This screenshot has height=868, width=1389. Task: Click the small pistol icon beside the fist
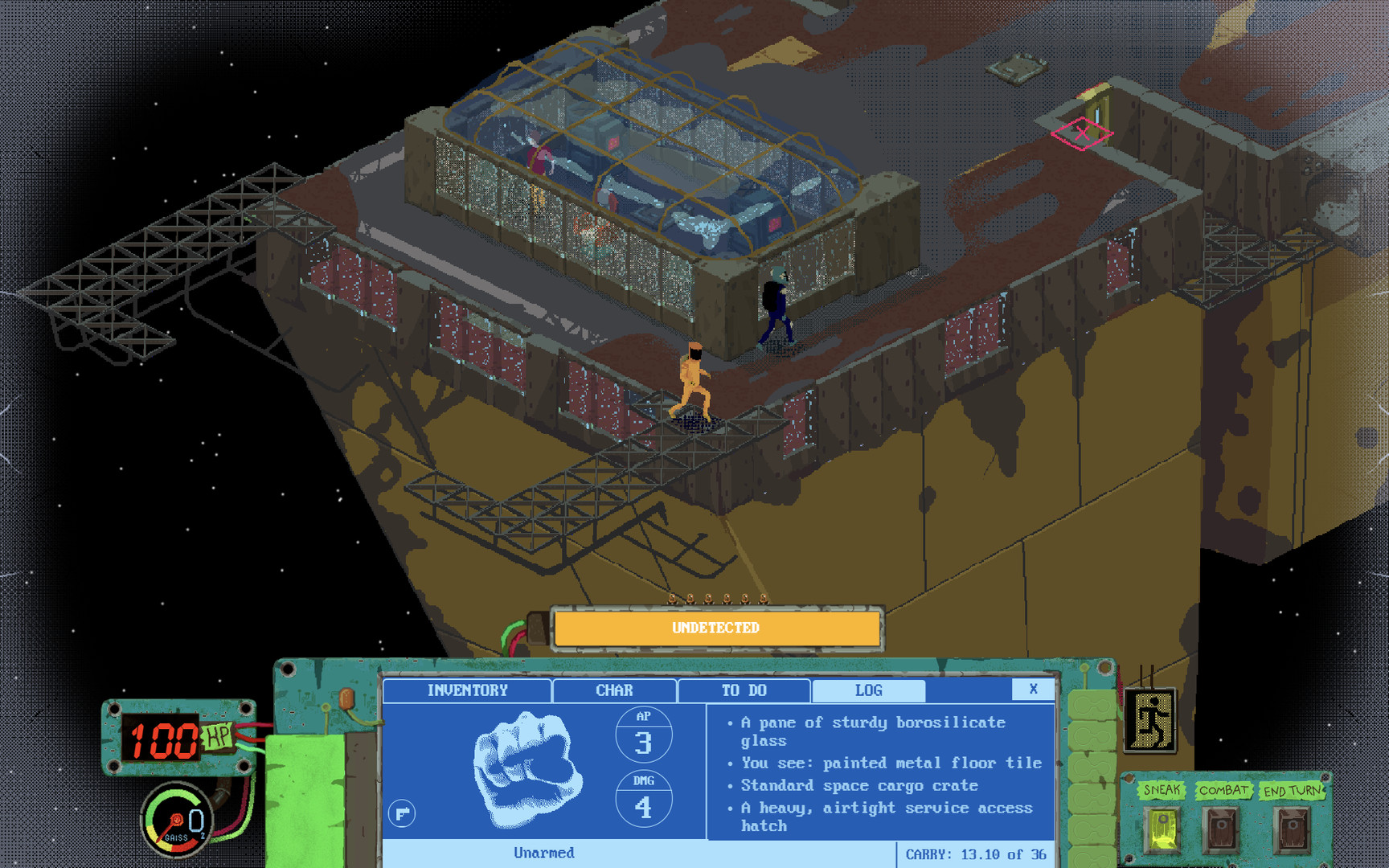[x=402, y=813]
